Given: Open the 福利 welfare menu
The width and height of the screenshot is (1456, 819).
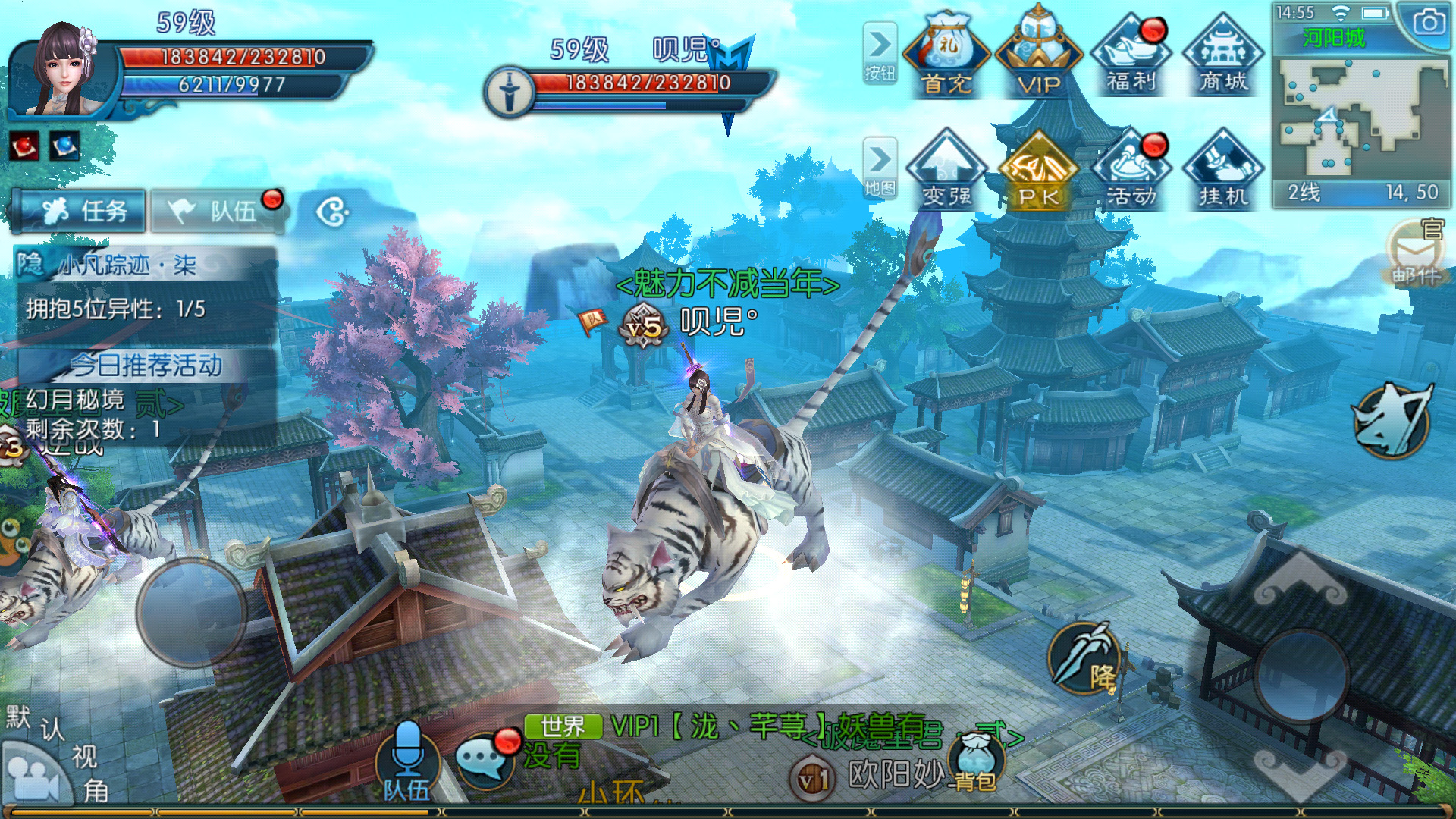Looking at the screenshot, I should (x=1131, y=55).
